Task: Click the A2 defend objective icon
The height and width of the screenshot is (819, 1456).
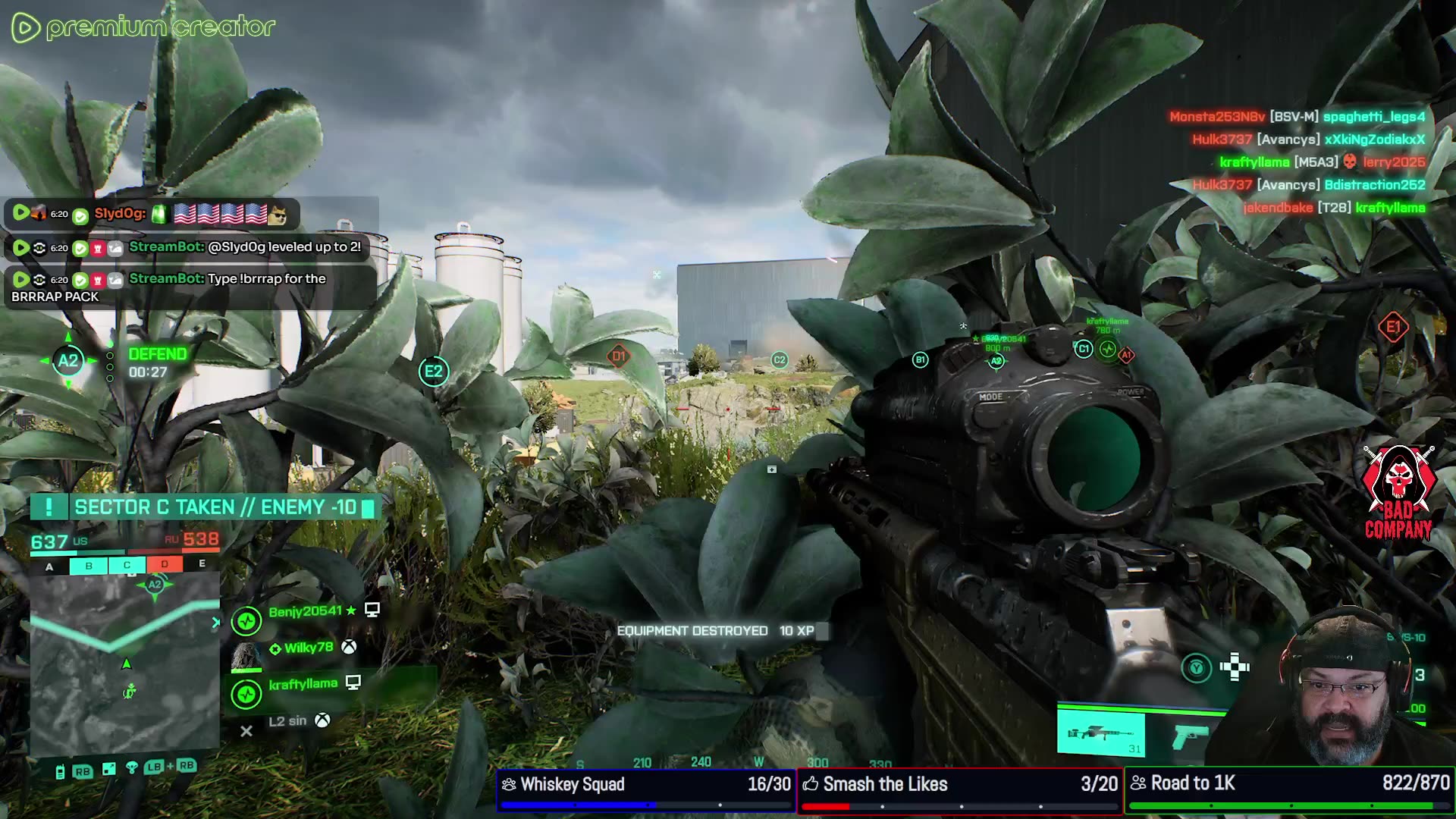Action: (x=68, y=361)
